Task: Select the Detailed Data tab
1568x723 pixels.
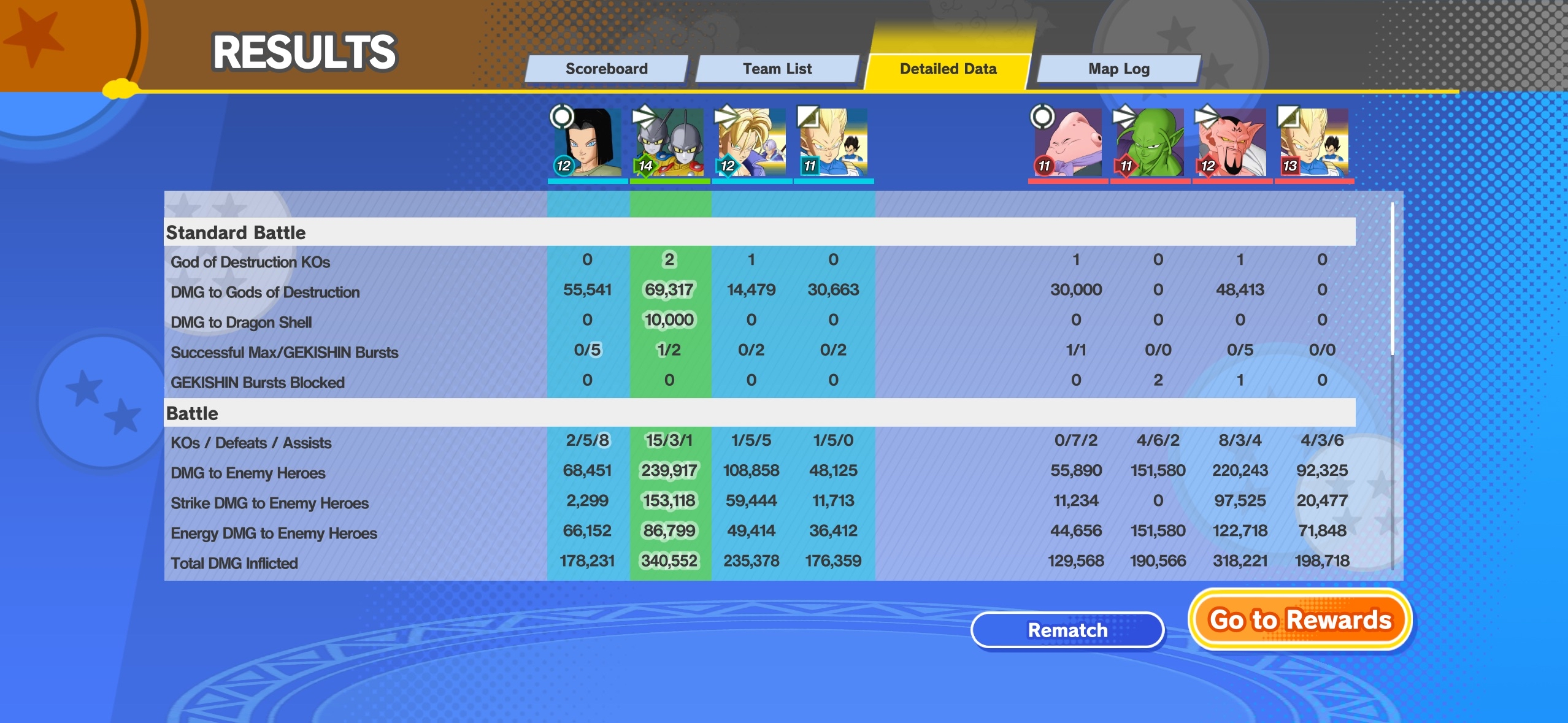Action: pyautogui.click(x=948, y=69)
